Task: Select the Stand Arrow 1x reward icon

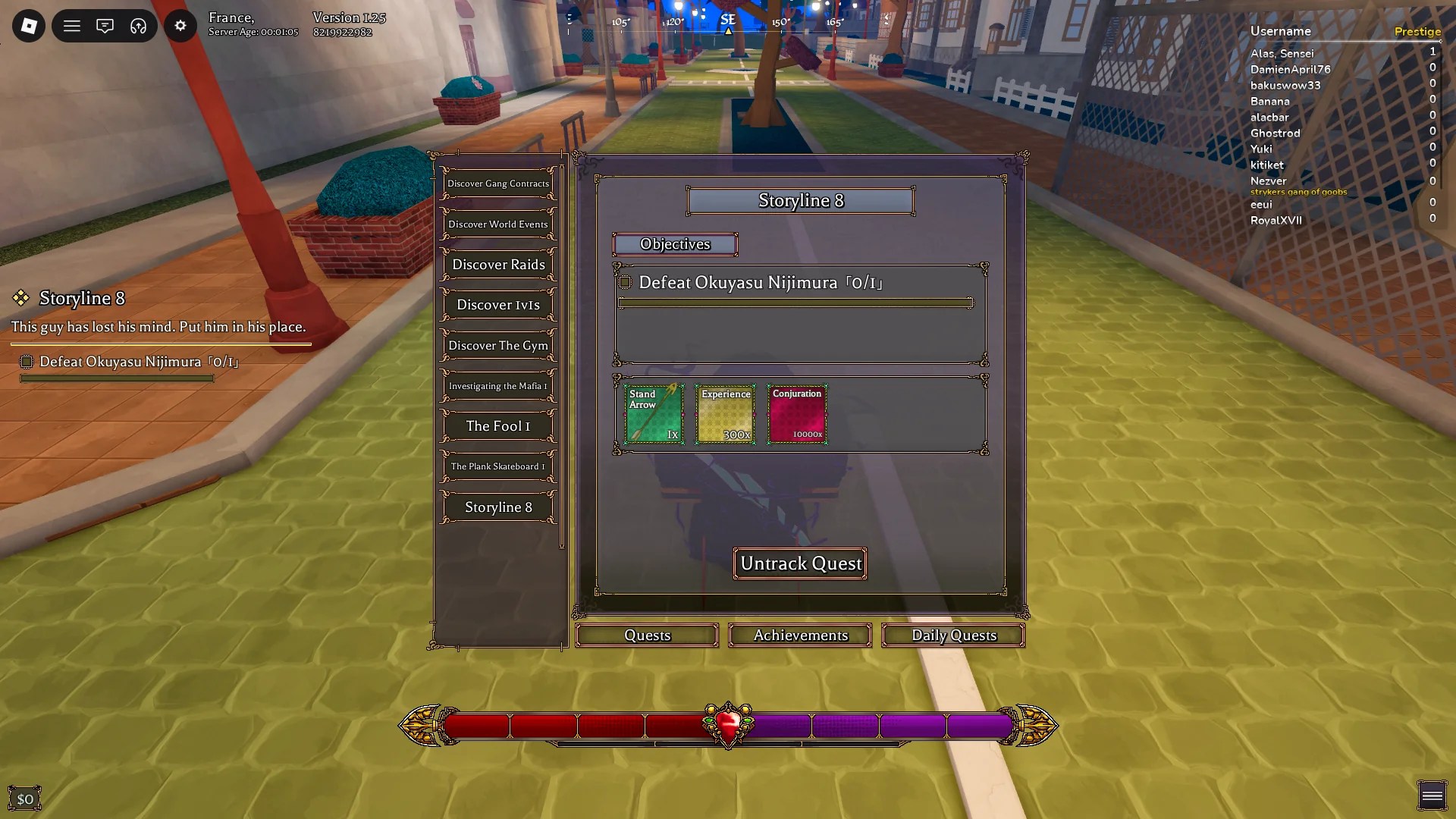Action: [x=653, y=414]
